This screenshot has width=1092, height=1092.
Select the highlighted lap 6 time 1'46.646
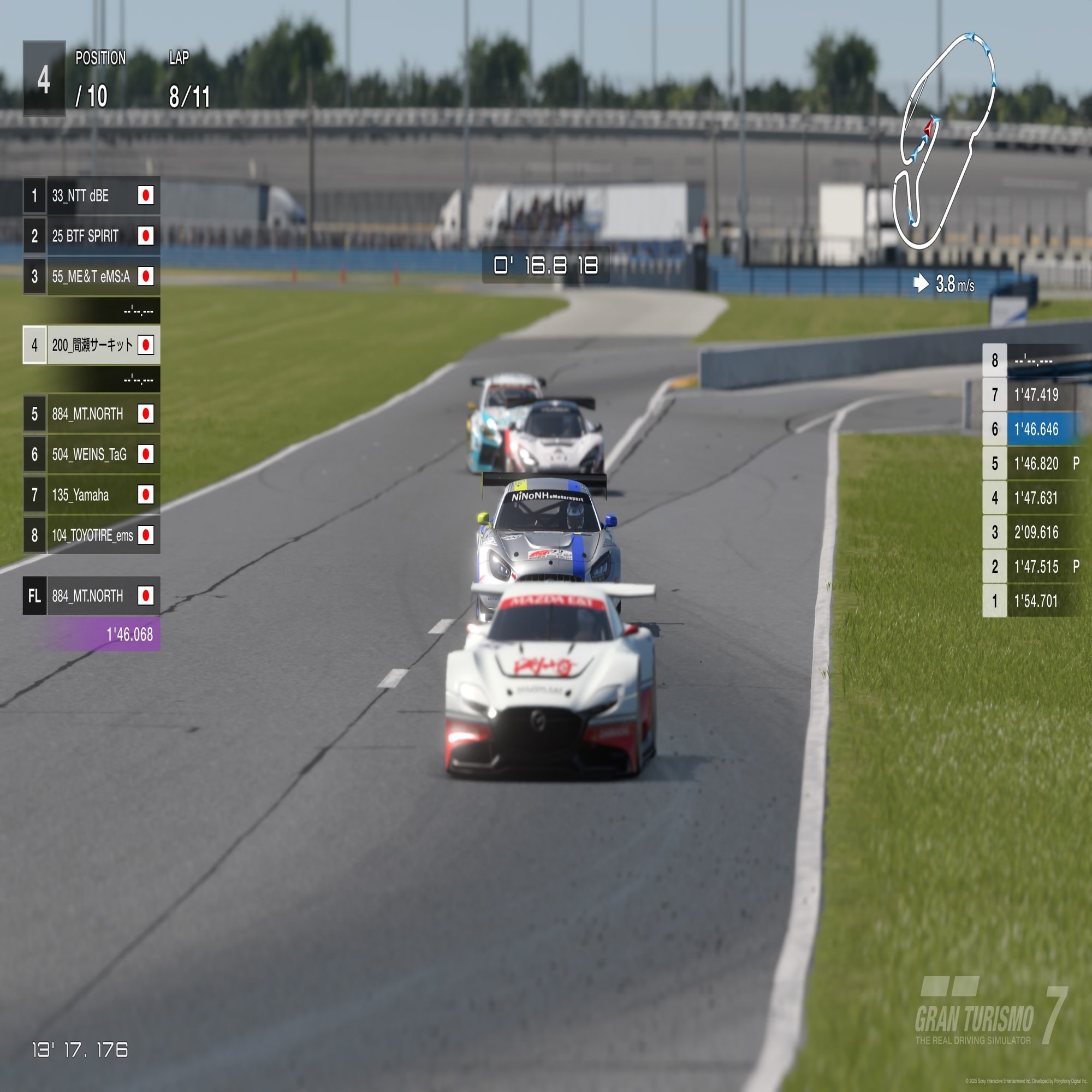(1037, 429)
